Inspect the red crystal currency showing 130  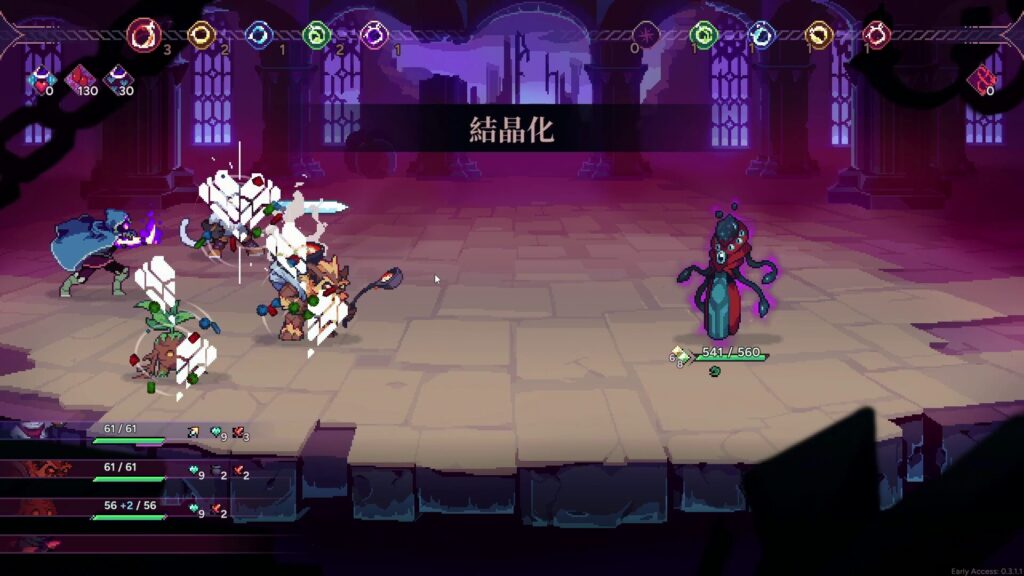[x=79, y=78]
